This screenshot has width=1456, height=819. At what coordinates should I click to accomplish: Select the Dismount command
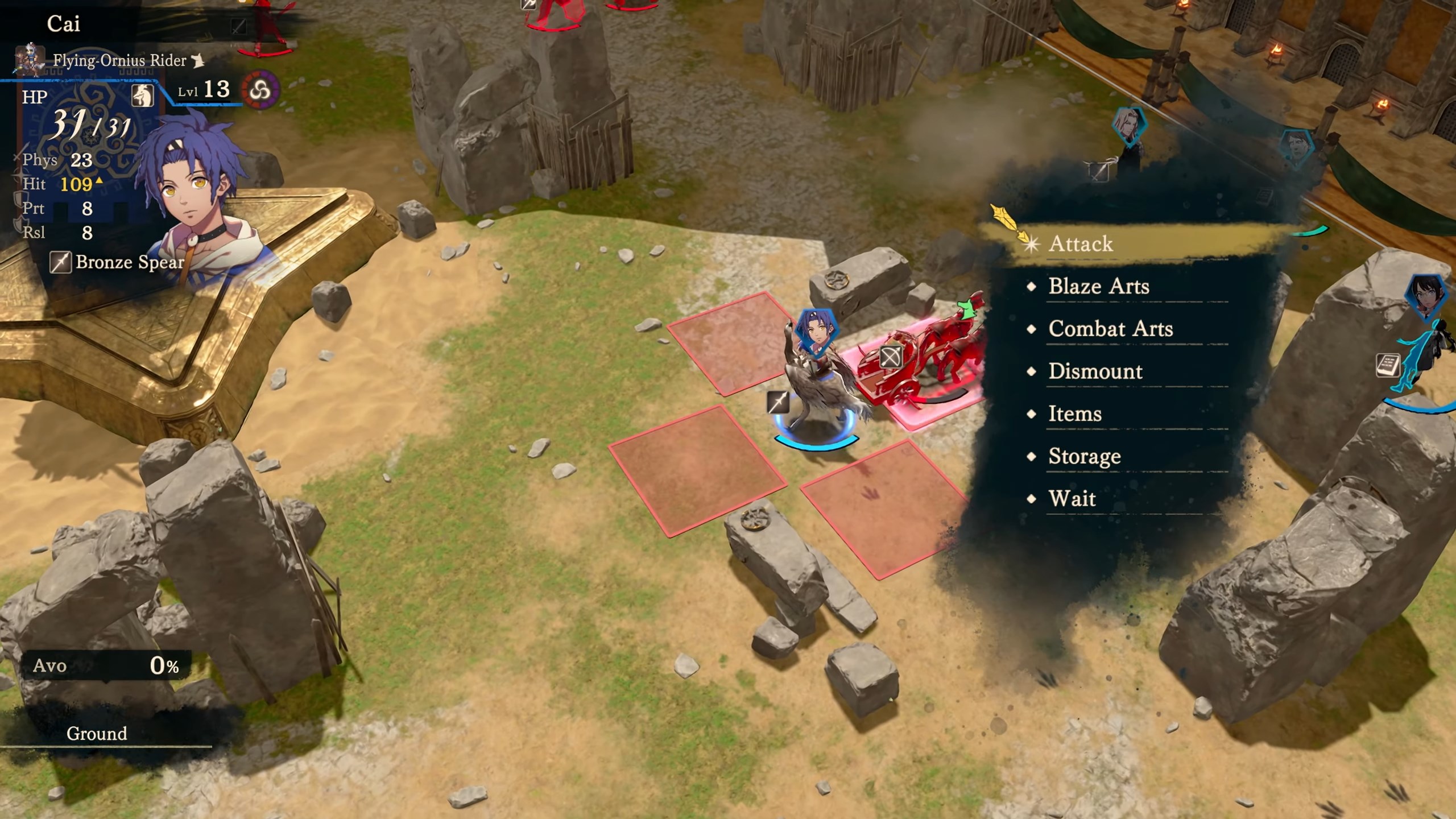coord(1095,371)
